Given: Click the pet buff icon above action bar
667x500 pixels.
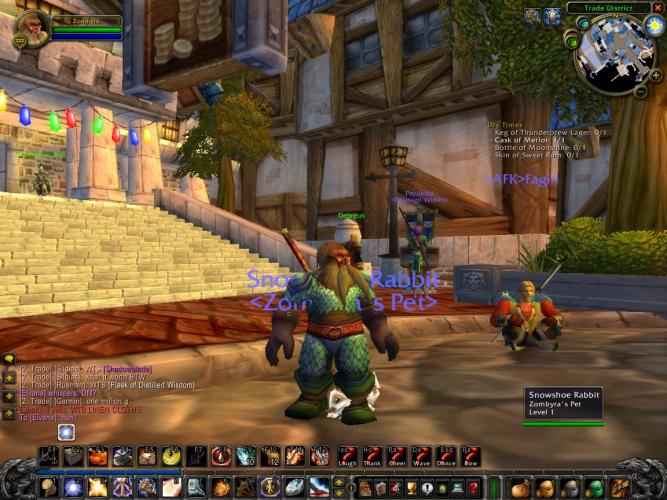Looking at the screenshot, I should pos(66,432).
